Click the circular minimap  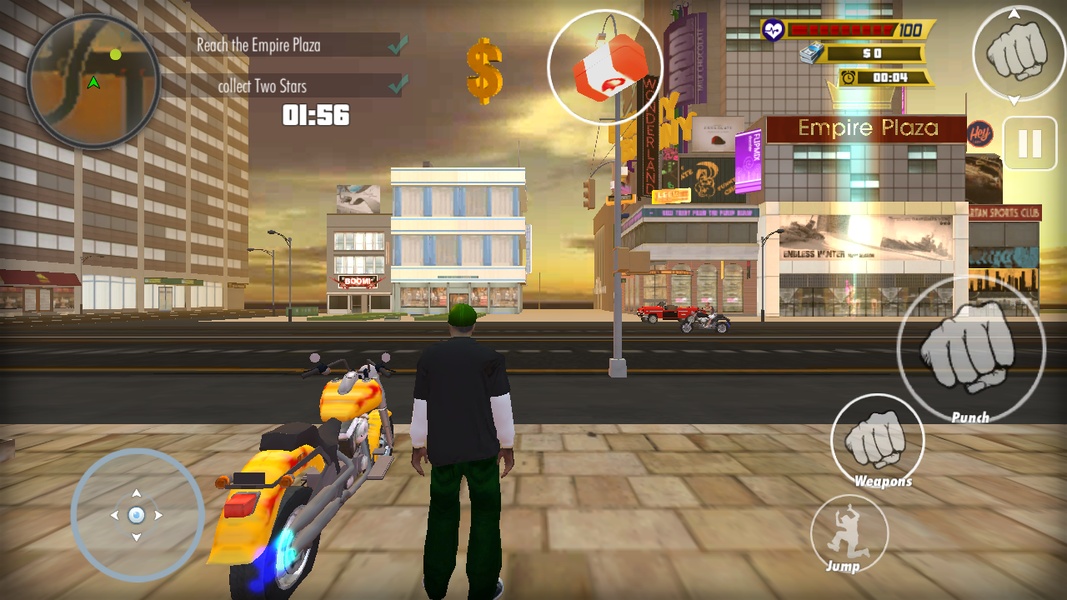click(93, 81)
